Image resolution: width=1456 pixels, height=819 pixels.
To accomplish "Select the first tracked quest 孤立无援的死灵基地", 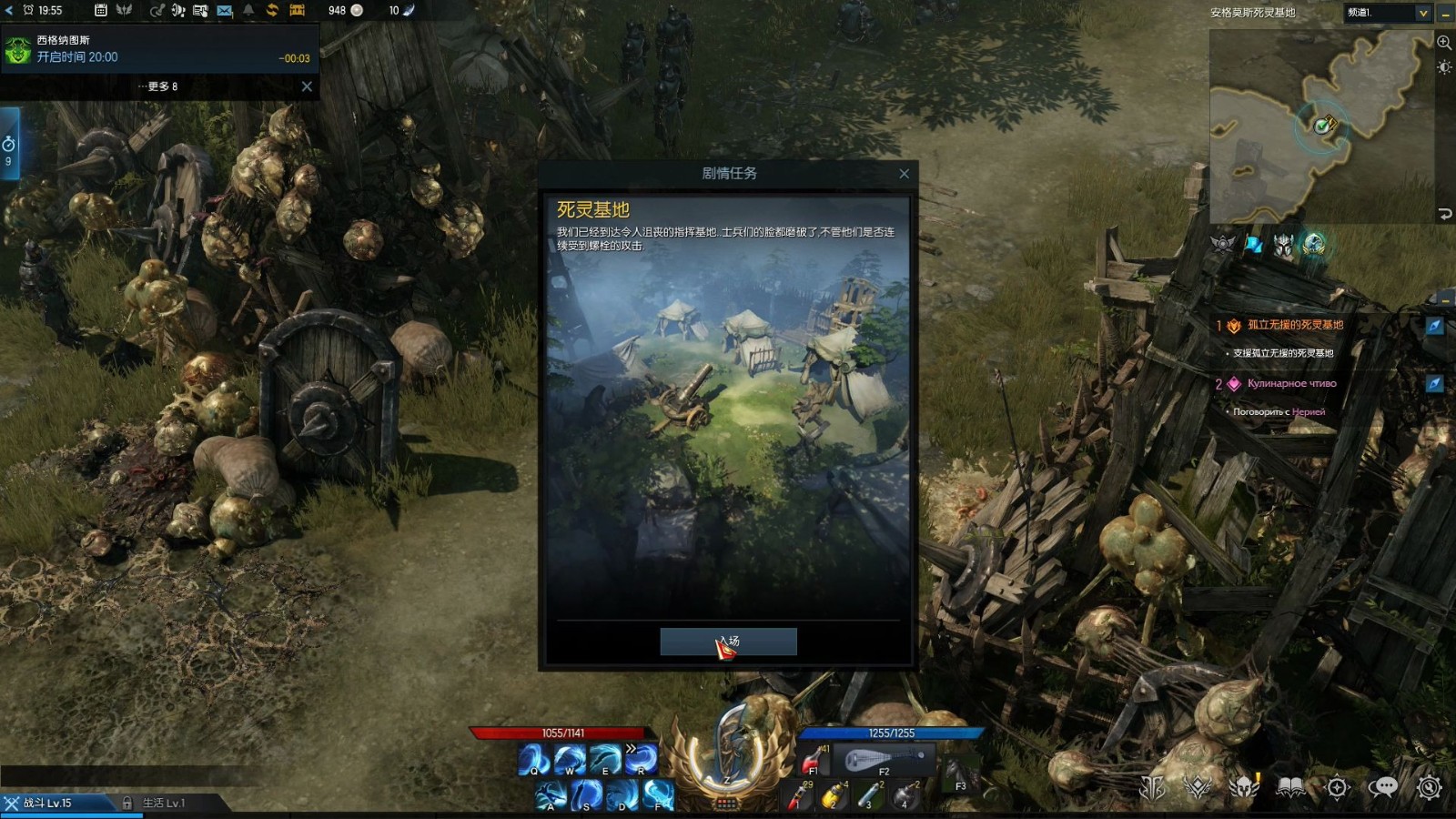I will 1294,325.
